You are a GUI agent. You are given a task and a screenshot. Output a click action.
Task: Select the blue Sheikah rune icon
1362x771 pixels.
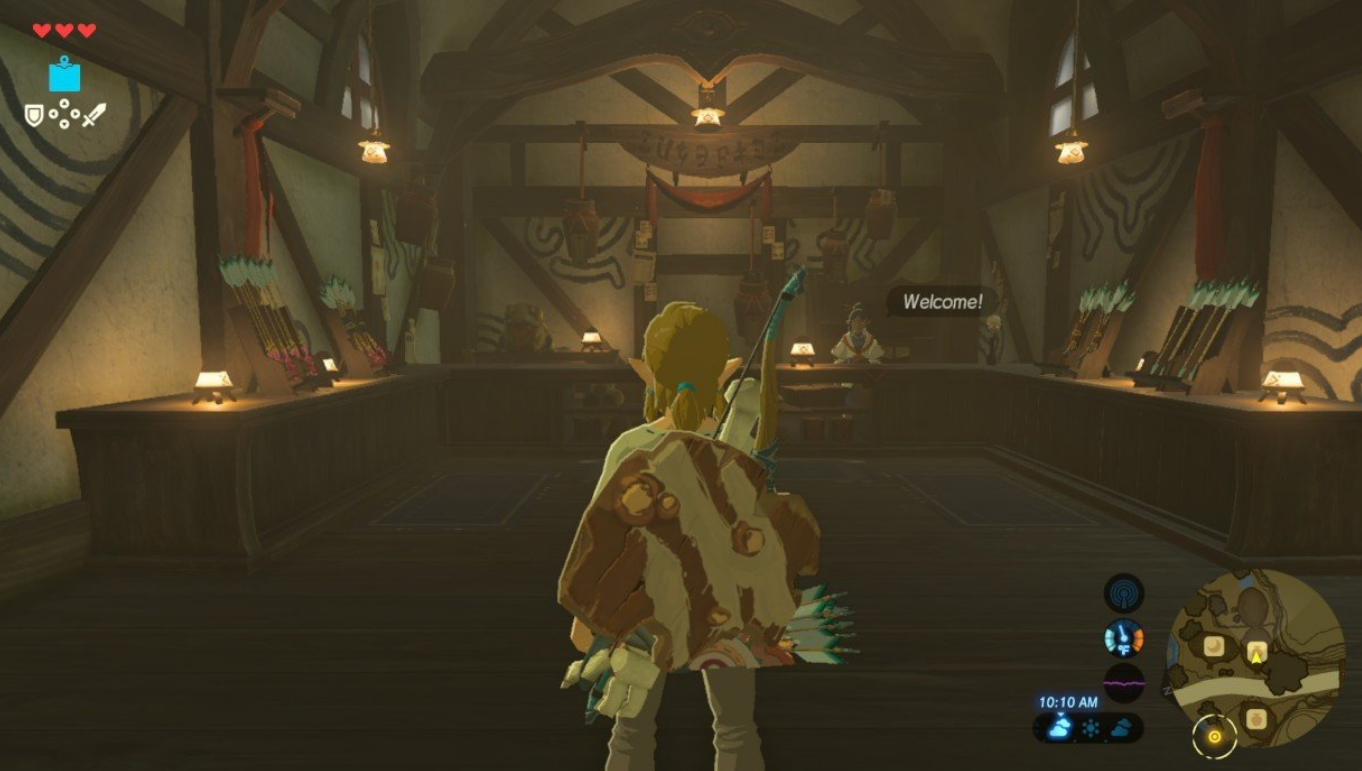[65, 75]
